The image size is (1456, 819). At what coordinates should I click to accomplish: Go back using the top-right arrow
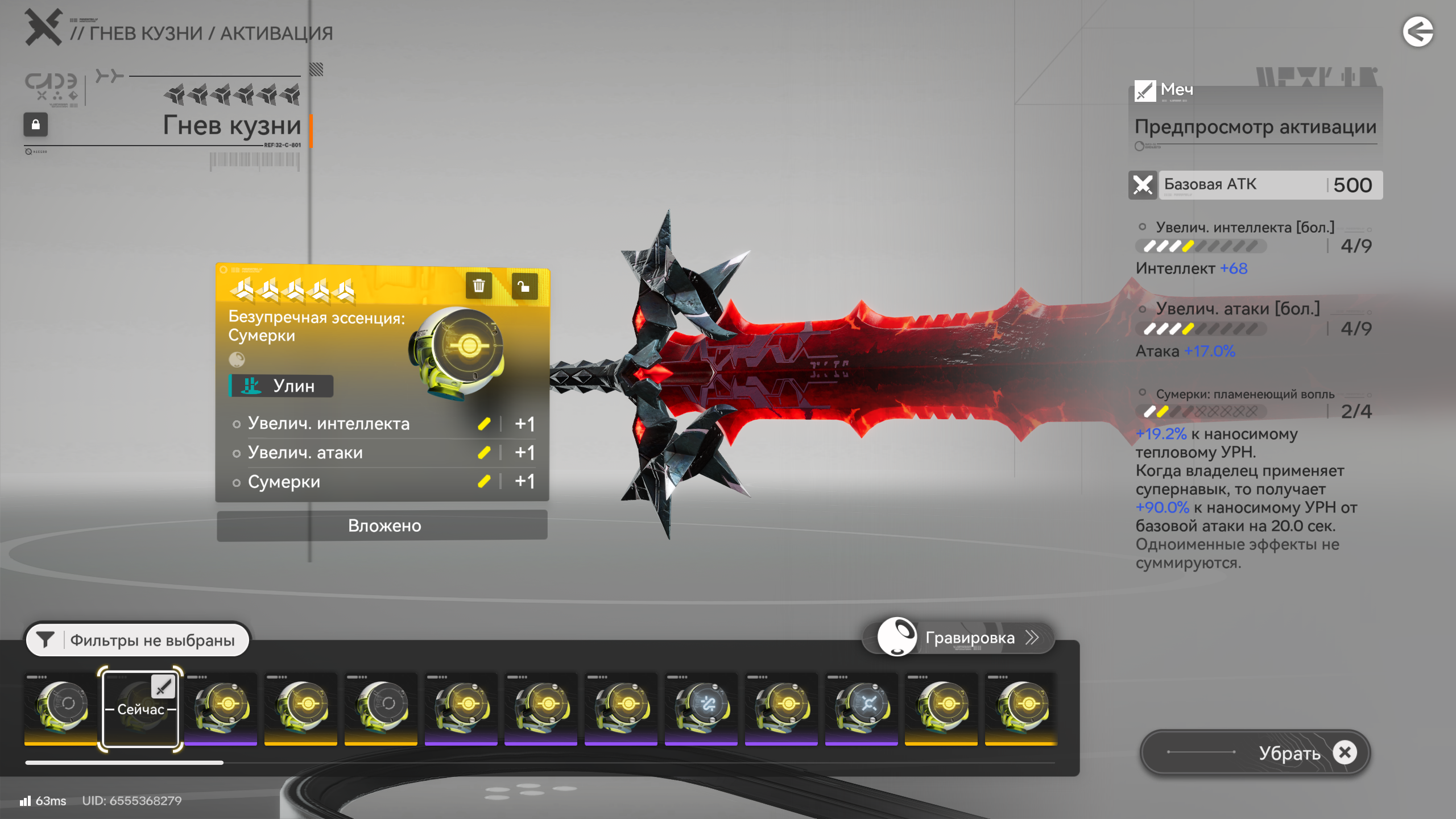coord(1417,32)
